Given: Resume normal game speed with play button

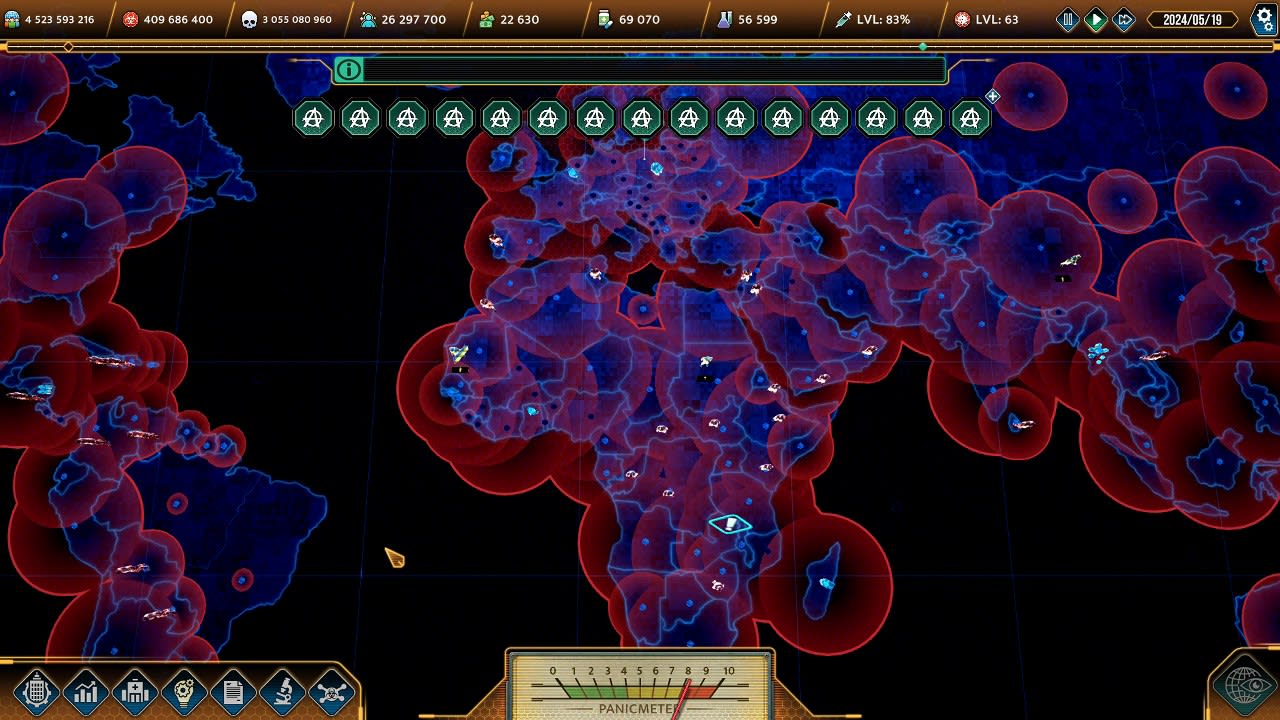Looking at the screenshot, I should pos(1097,18).
